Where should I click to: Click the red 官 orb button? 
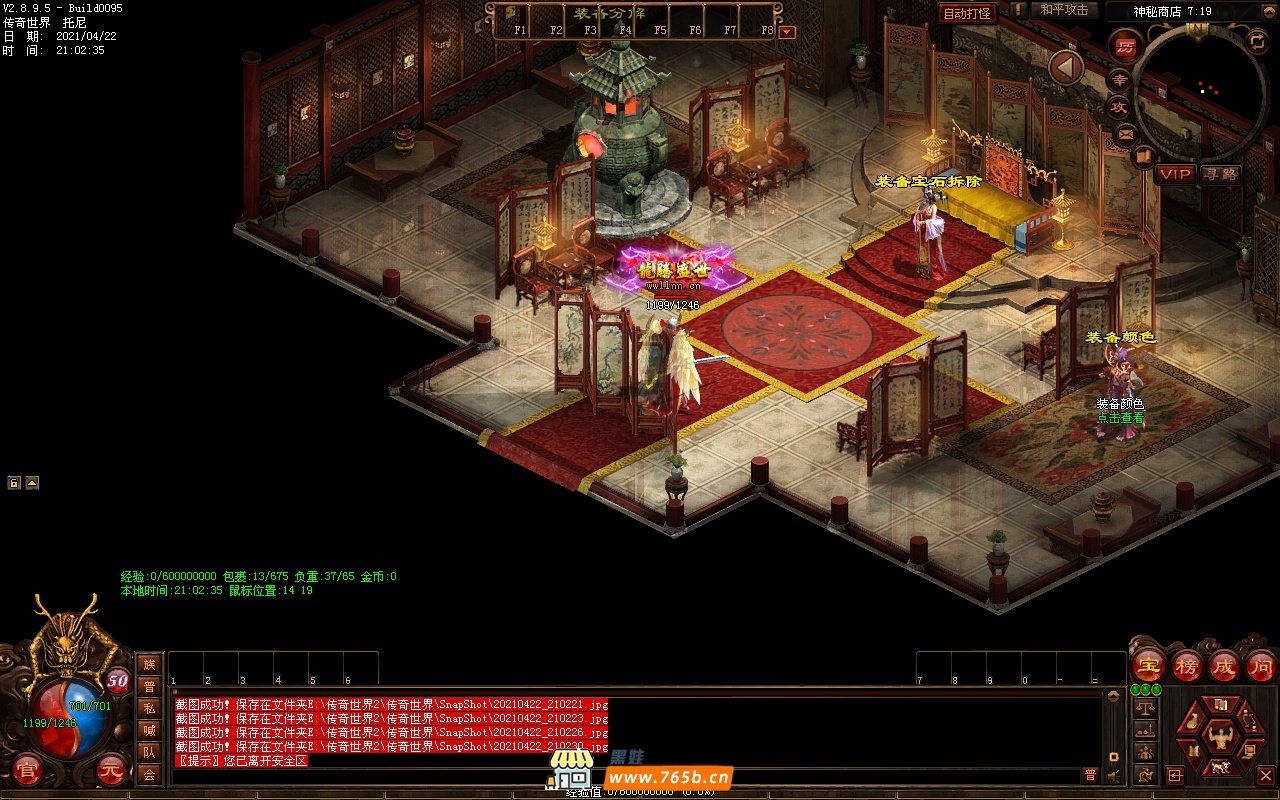(x=27, y=771)
